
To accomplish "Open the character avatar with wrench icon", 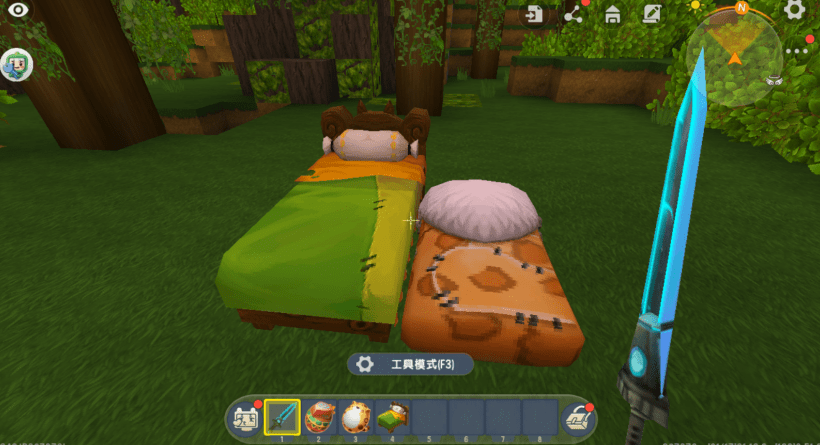I will pos(17,65).
